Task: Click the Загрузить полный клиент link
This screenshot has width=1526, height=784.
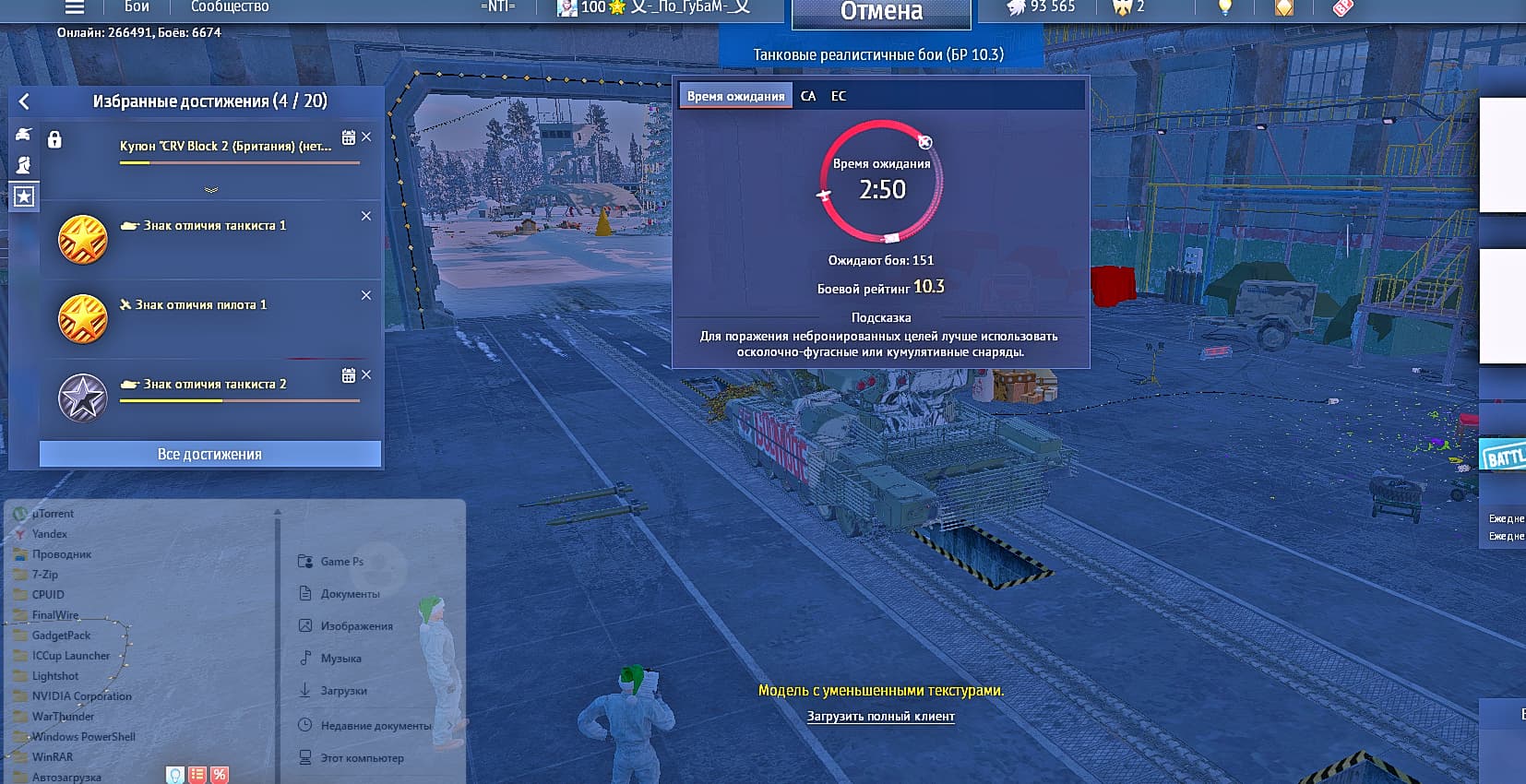Action: point(880,716)
